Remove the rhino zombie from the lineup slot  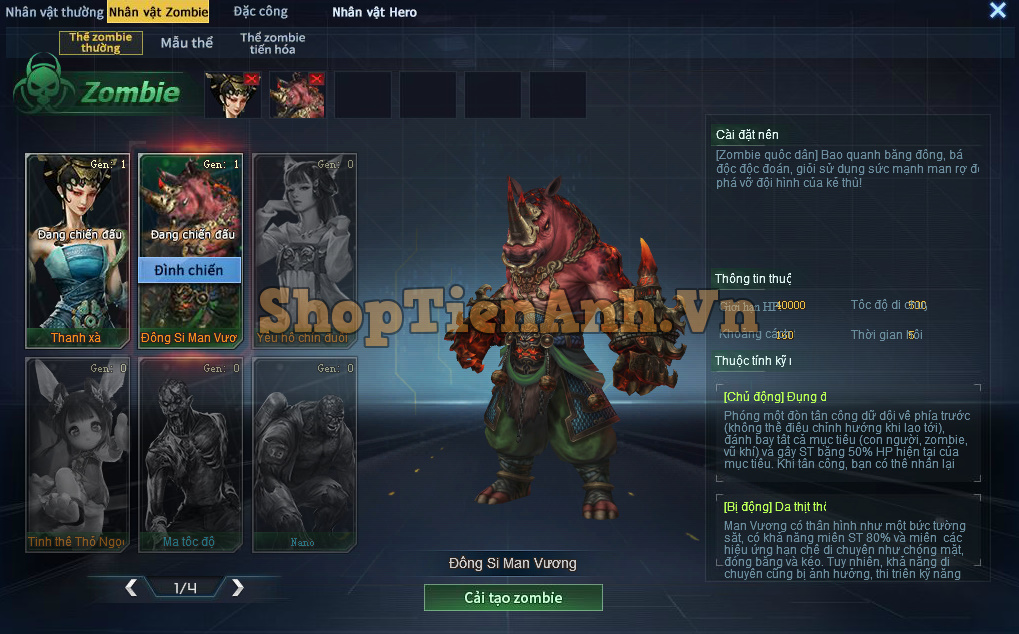[x=317, y=79]
